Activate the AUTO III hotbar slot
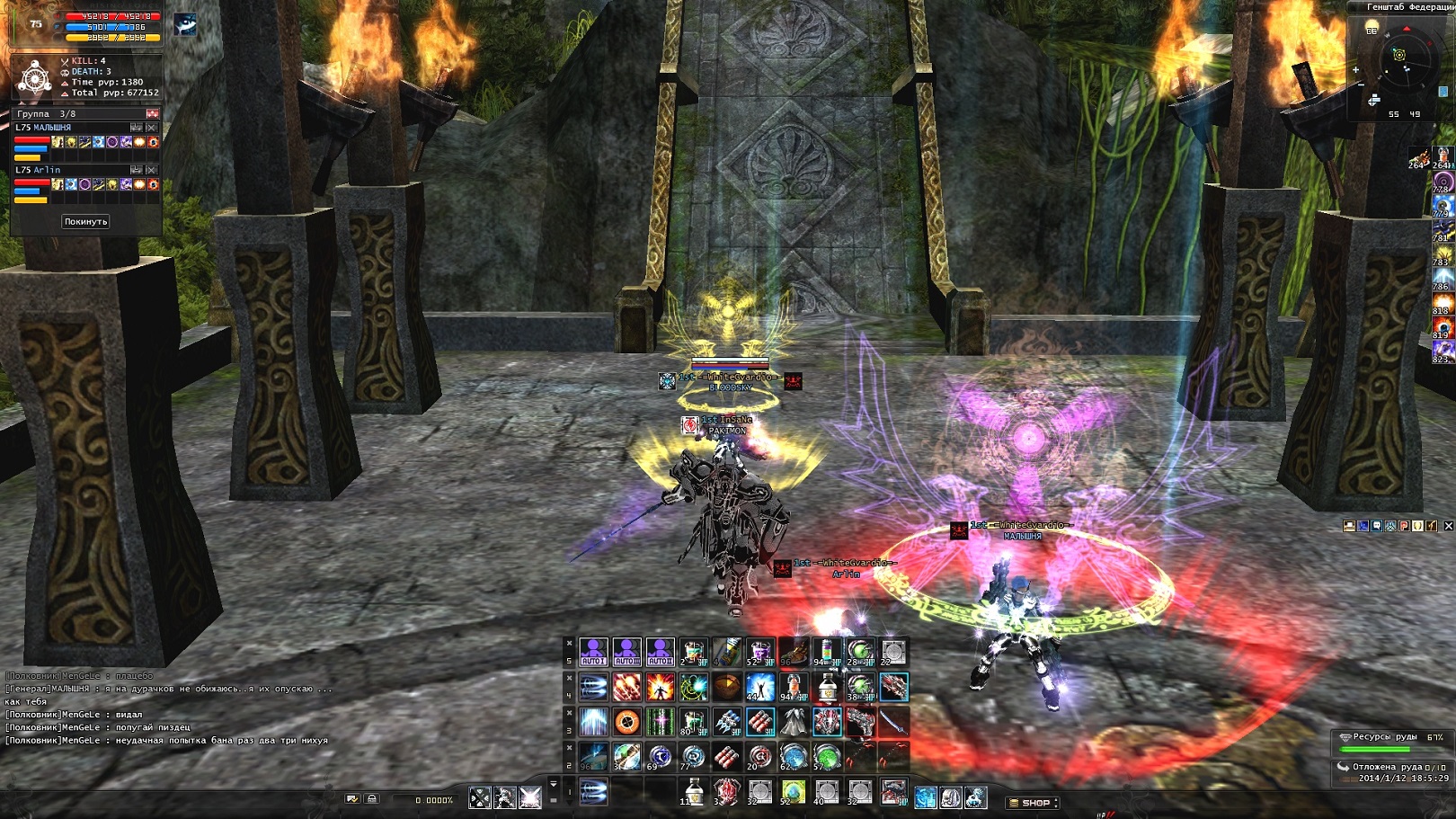Image resolution: width=1456 pixels, height=819 pixels. click(x=626, y=653)
